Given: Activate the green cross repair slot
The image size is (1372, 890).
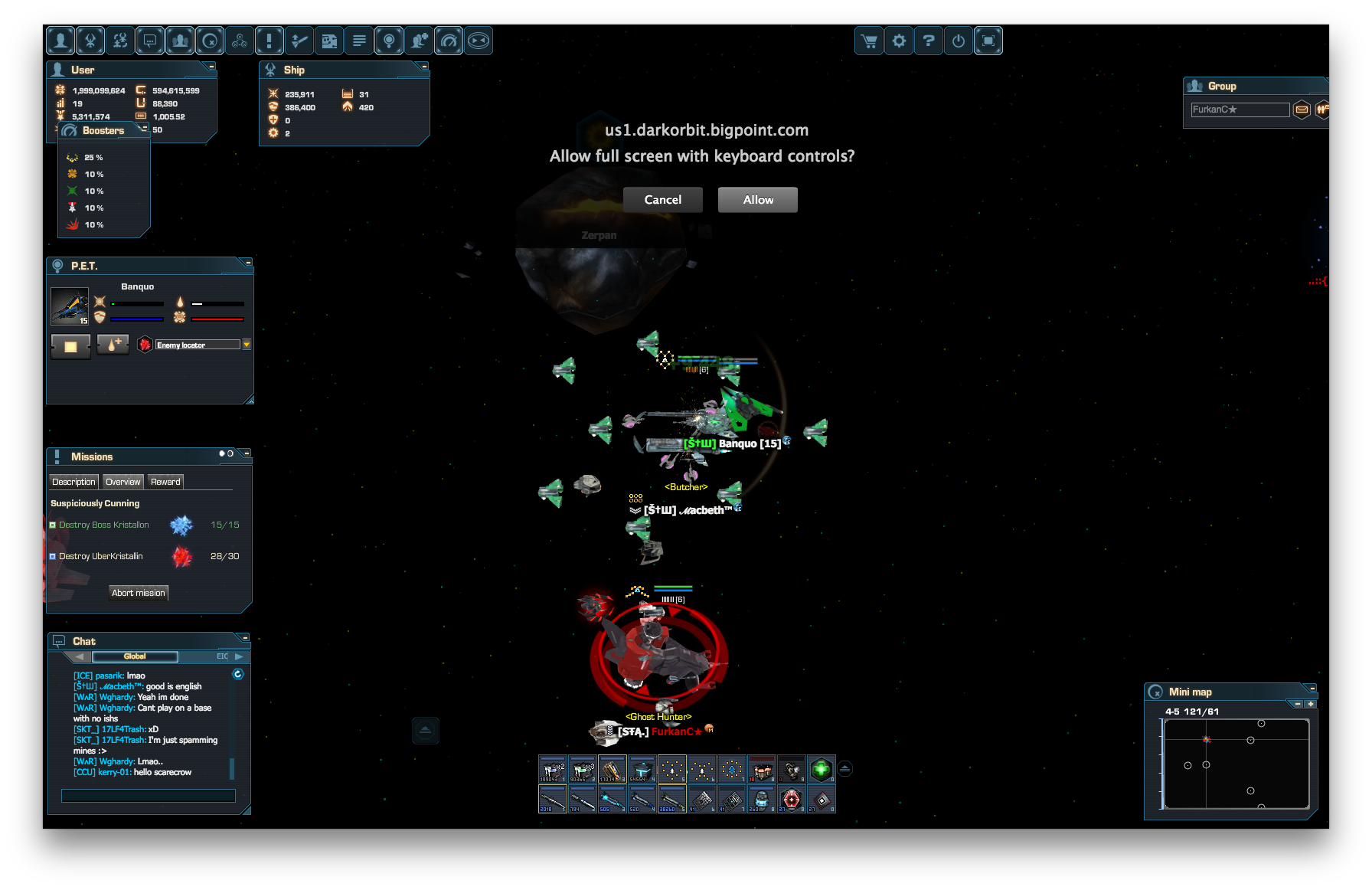Looking at the screenshot, I should click(821, 768).
